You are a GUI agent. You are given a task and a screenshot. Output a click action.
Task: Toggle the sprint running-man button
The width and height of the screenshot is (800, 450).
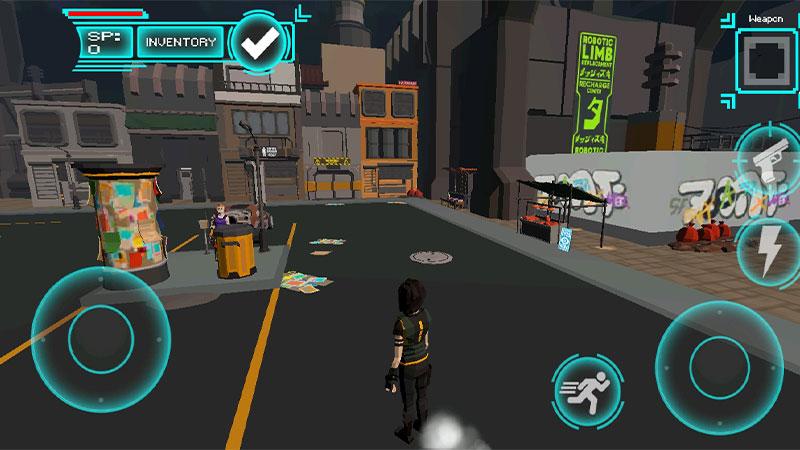point(585,387)
